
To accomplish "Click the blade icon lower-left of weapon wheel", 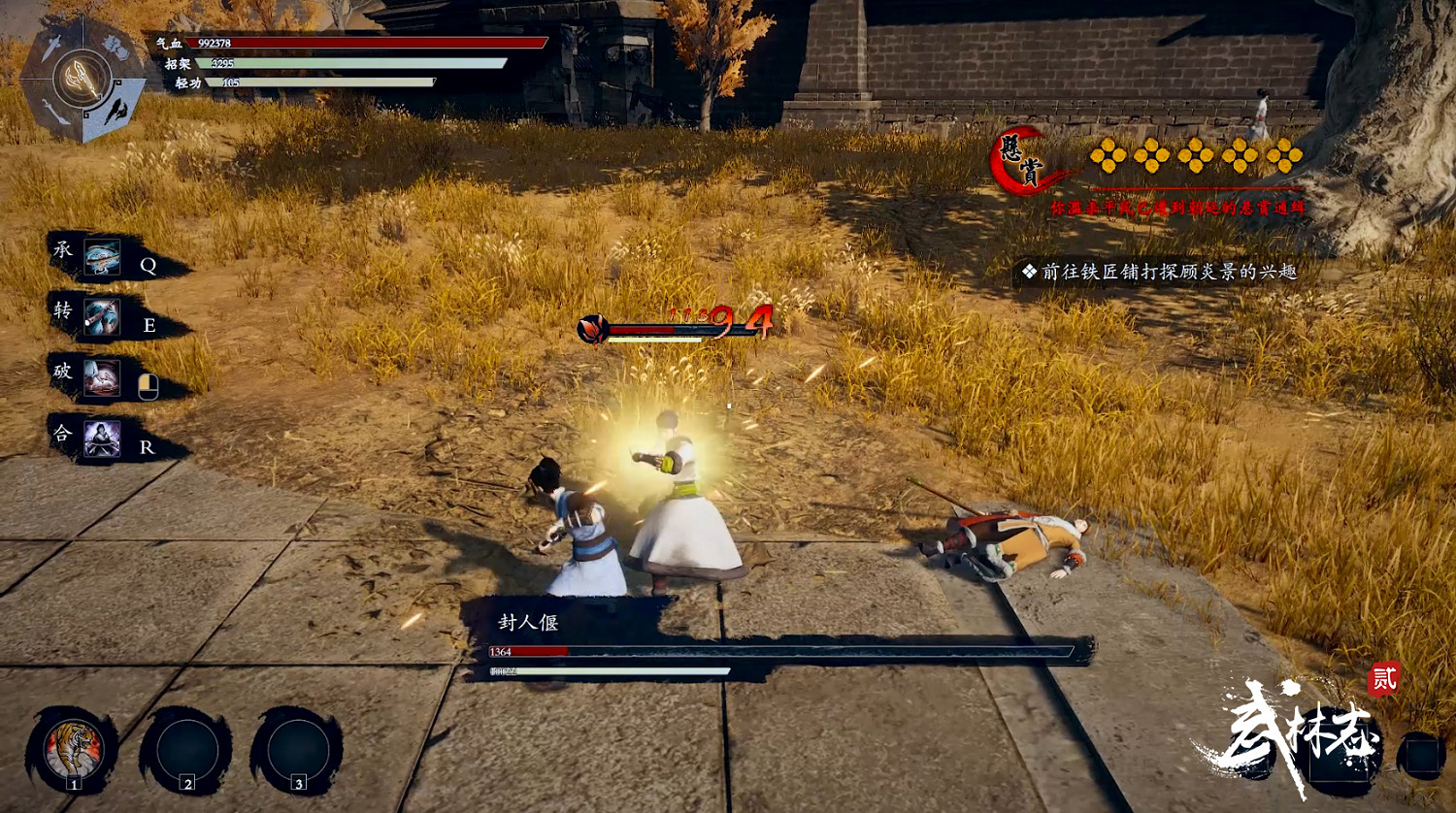I will click(55, 112).
